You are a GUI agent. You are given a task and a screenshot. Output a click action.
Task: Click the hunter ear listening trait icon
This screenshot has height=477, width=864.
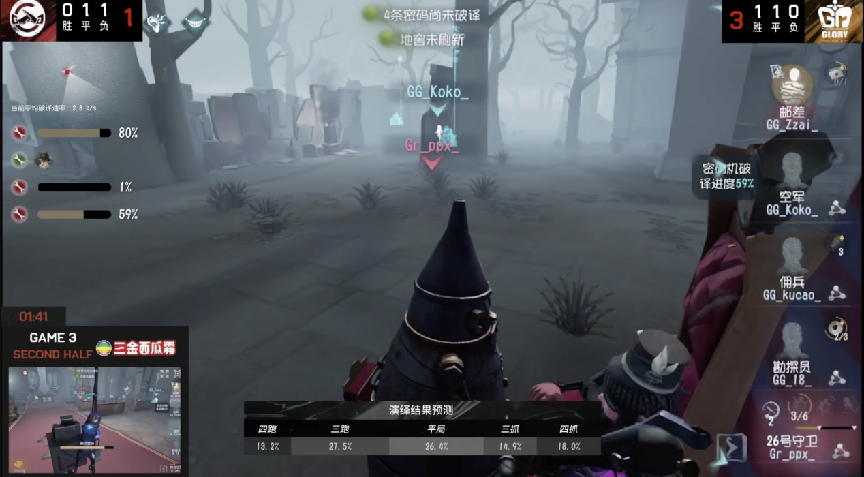pyautogui.click(x=157, y=23)
